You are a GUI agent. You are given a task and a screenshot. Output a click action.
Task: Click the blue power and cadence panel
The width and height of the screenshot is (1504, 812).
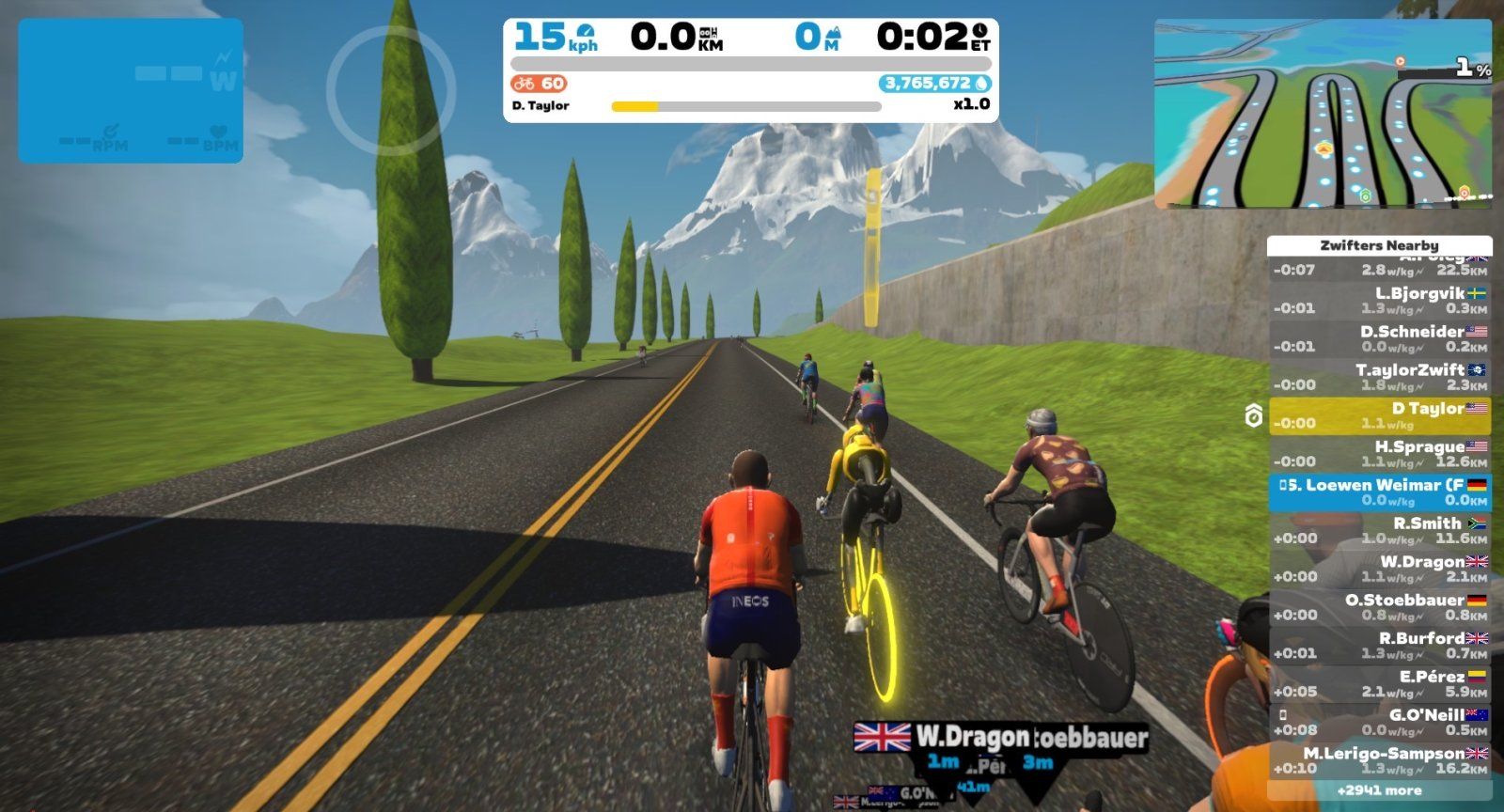pos(131,90)
